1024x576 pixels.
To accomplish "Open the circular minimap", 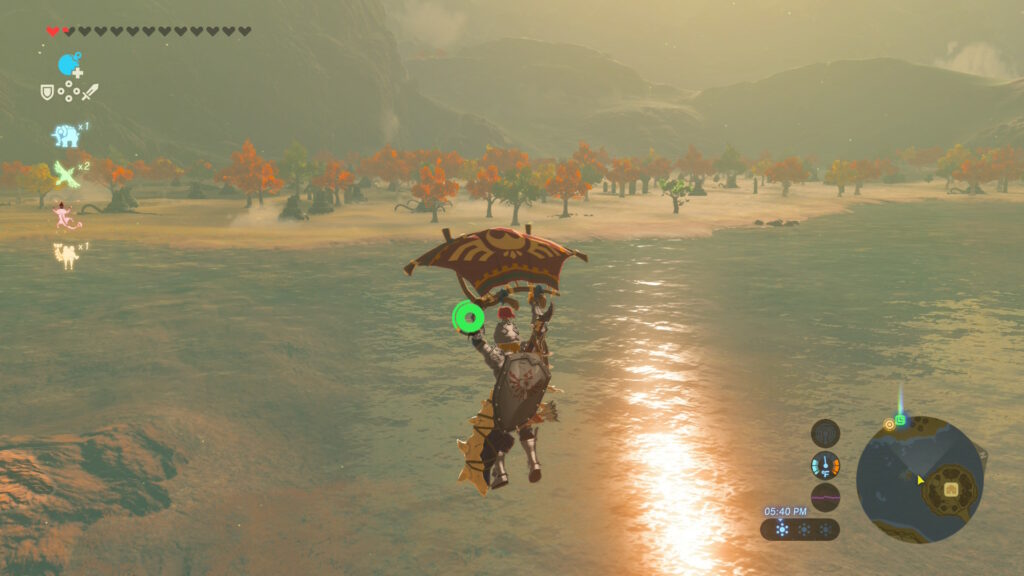I will (919, 480).
